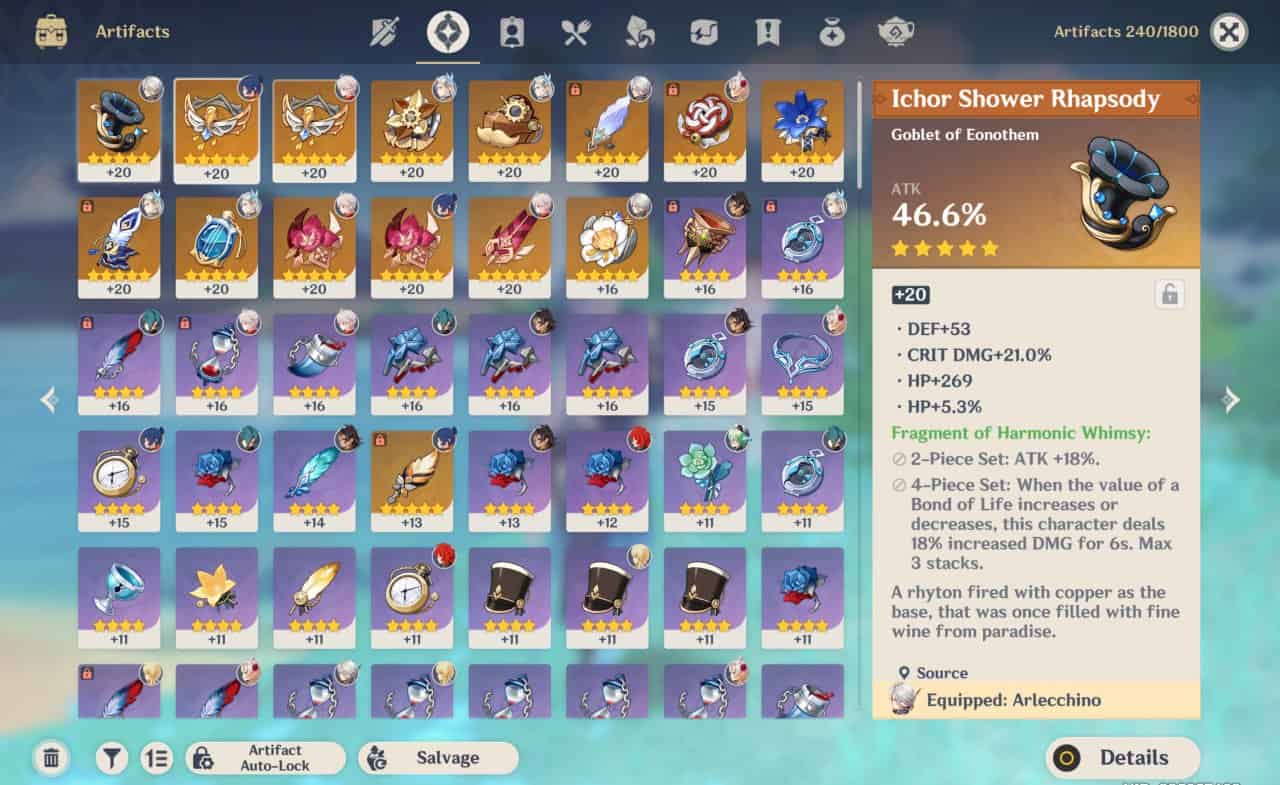Screen dimensions: 1280x785
Task: Select the +13 orange feather artifact
Action: pos(411,480)
